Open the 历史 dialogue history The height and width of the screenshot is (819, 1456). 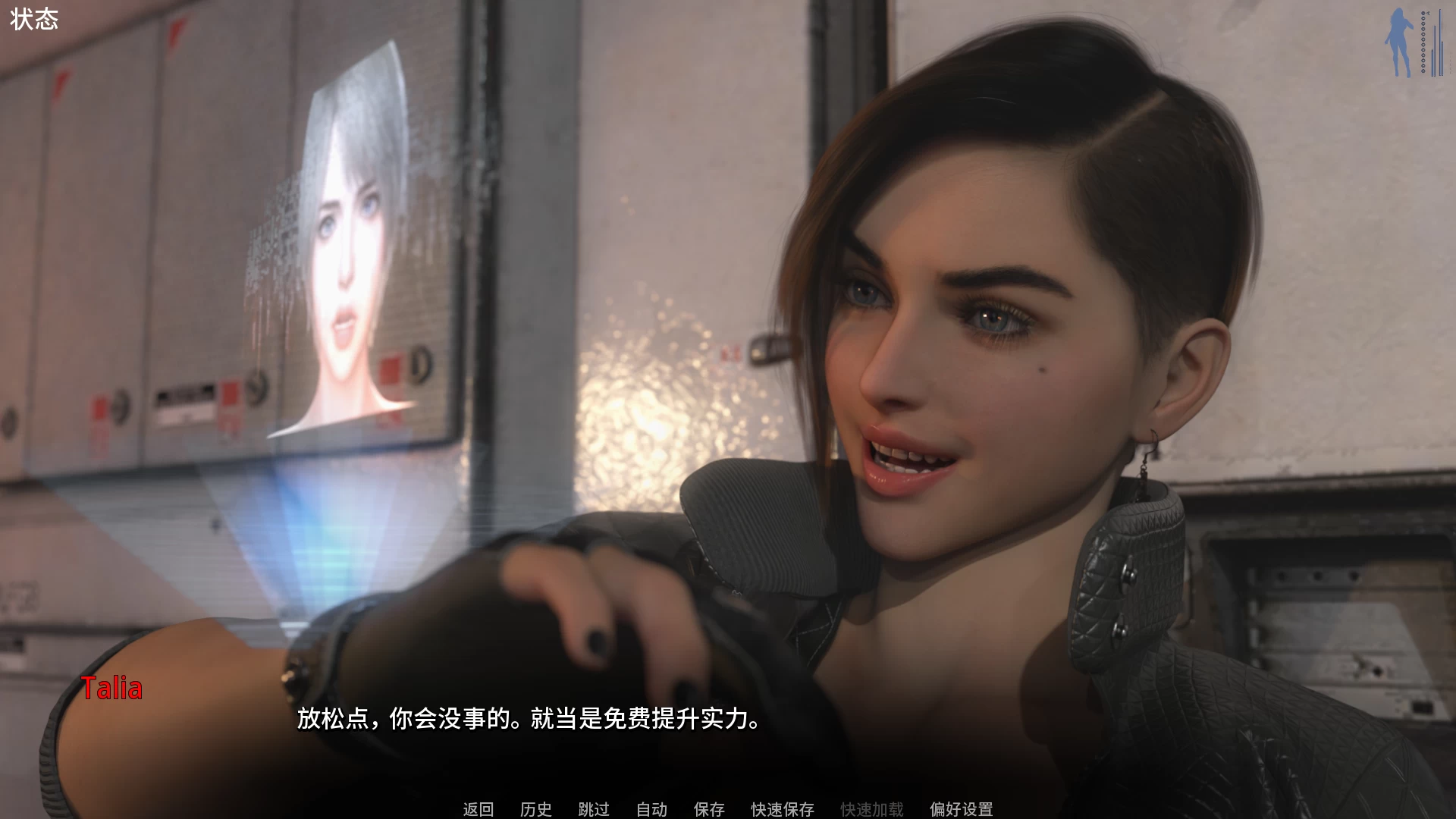click(x=535, y=808)
